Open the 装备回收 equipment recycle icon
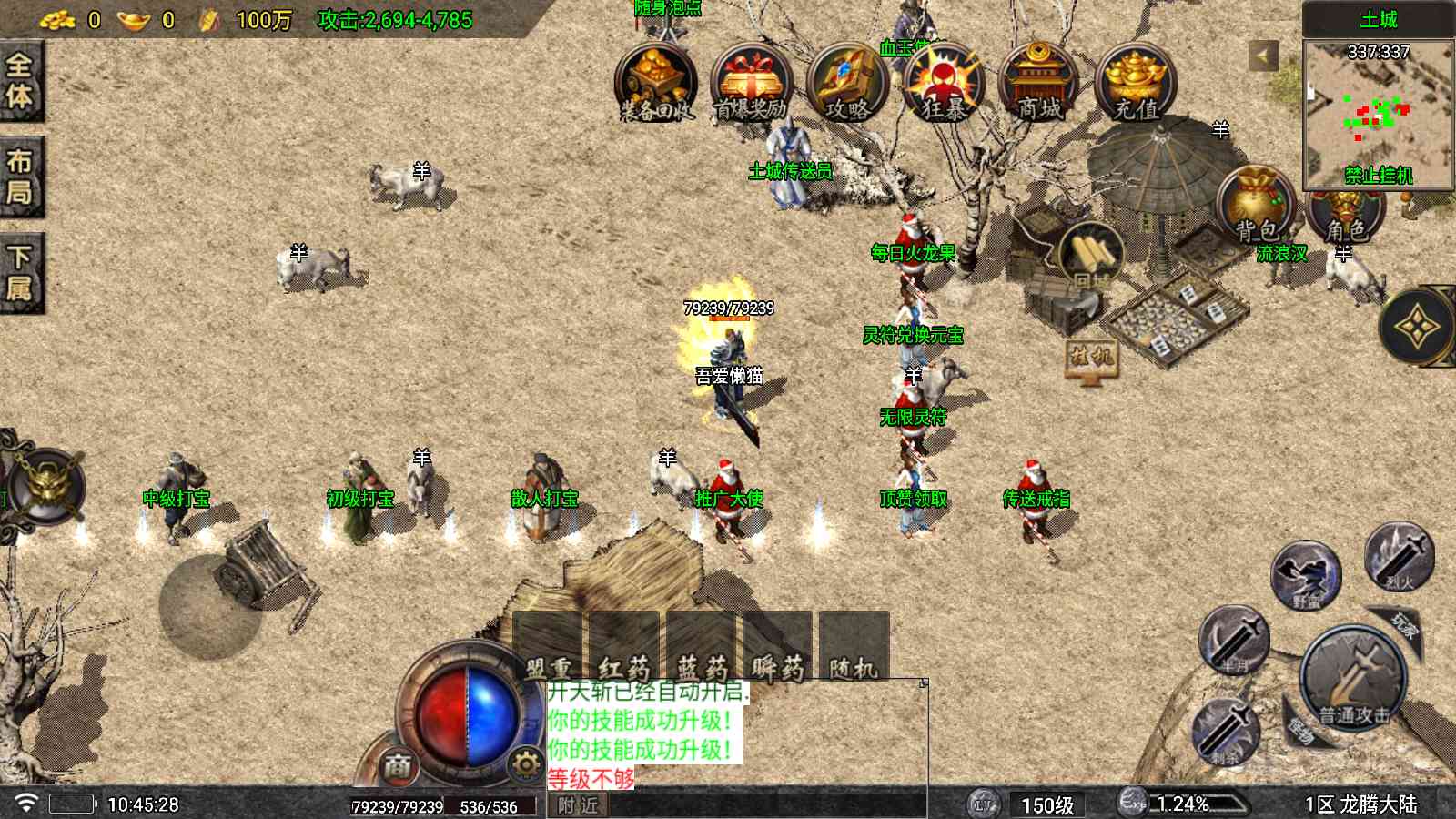The image size is (1456, 819). (655, 84)
